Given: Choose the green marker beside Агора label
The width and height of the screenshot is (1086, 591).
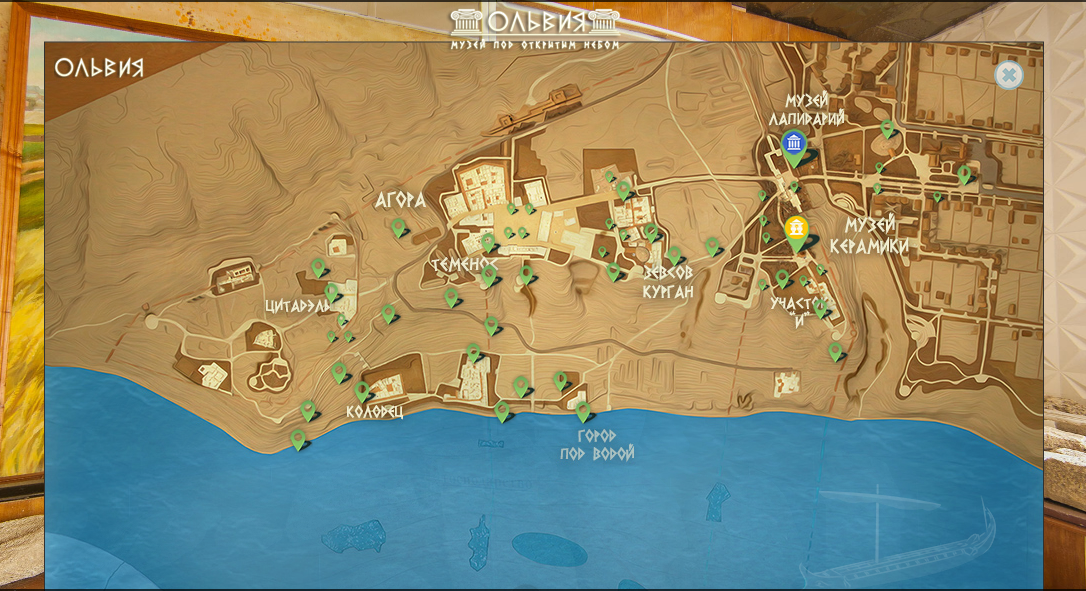Looking at the screenshot, I should click(x=399, y=228).
